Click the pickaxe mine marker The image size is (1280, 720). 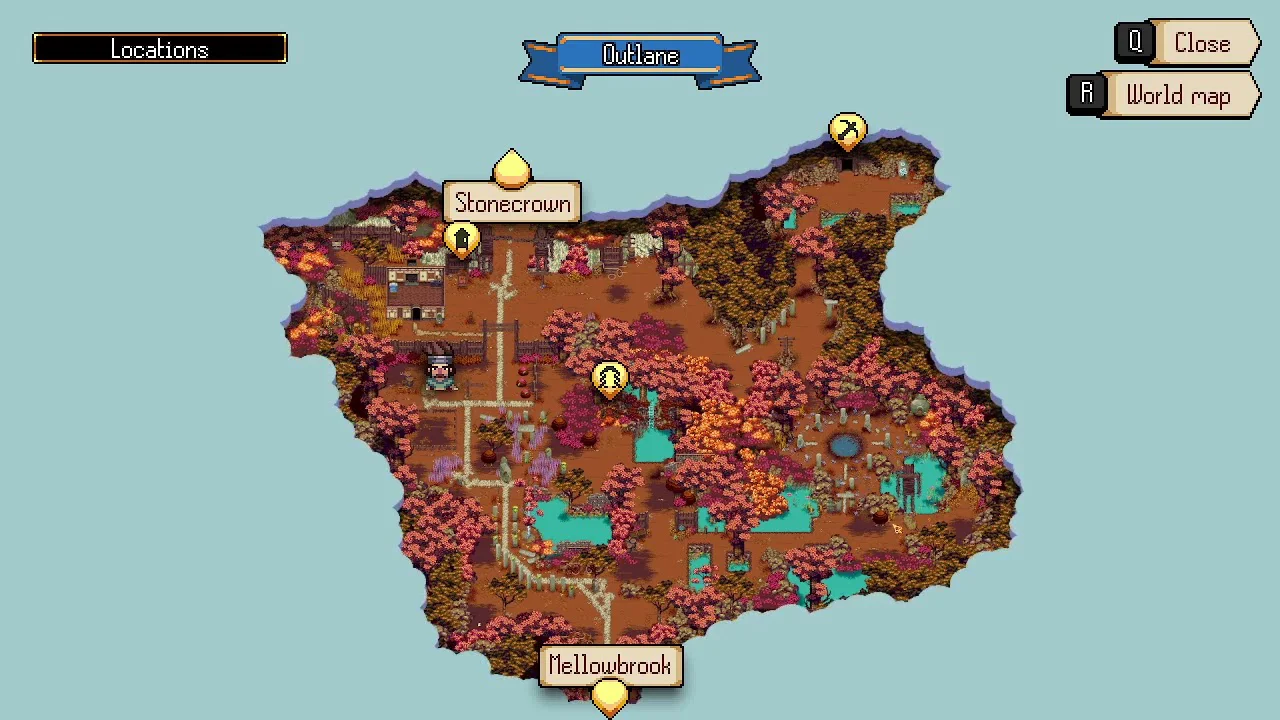(847, 131)
